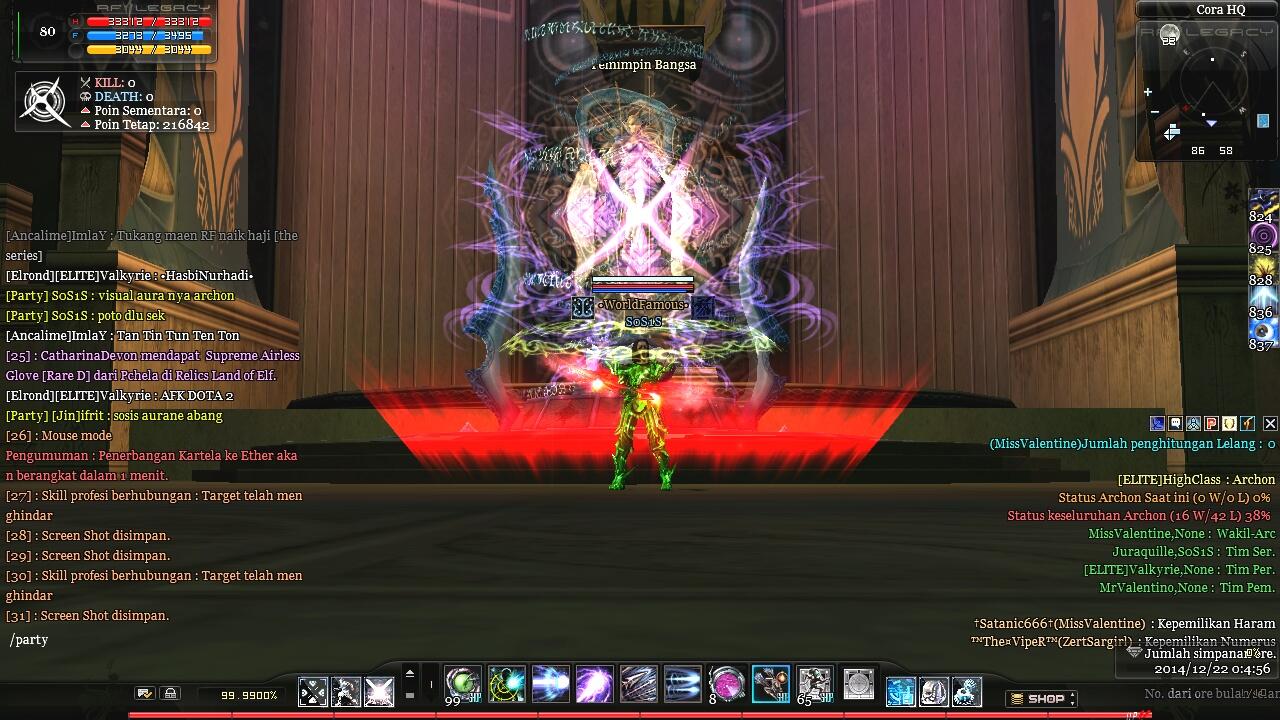Image resolution: width=1280 pixels, height=720 pixels.
Task: Toggle the combat stance icon before the X button
Action: (x=1245, y=423)
